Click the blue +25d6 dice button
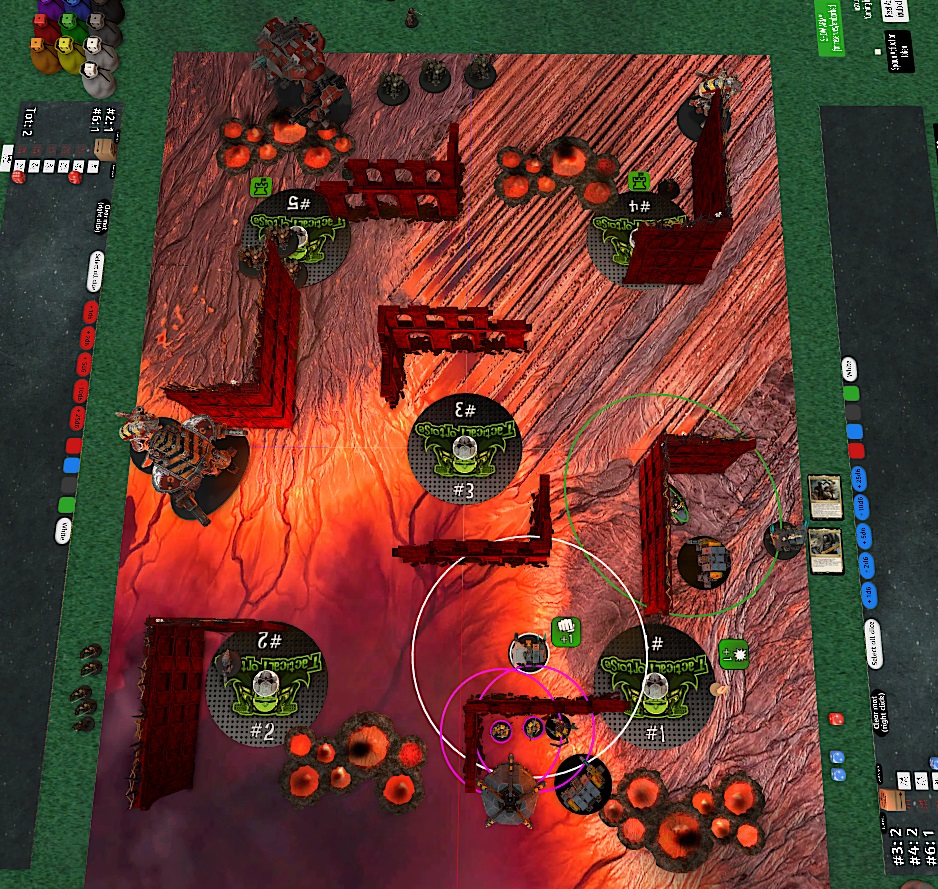This screenshot has height=889, width=938. (x=856, y=476)
